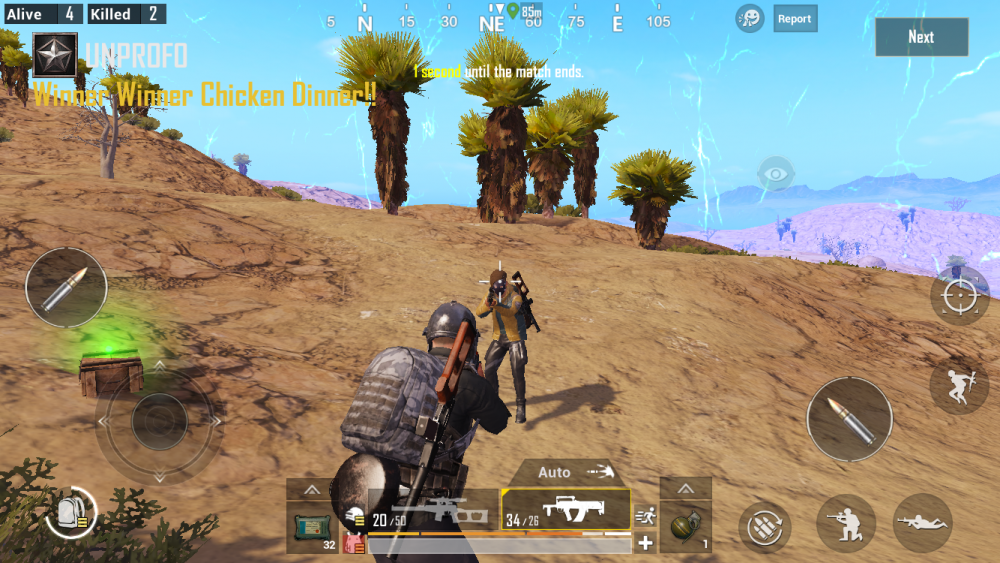Image resolution: width=1000 pixels, height=563 pixels.
Task: Tap the crouch stance button
Action: [x=846, y=523]
